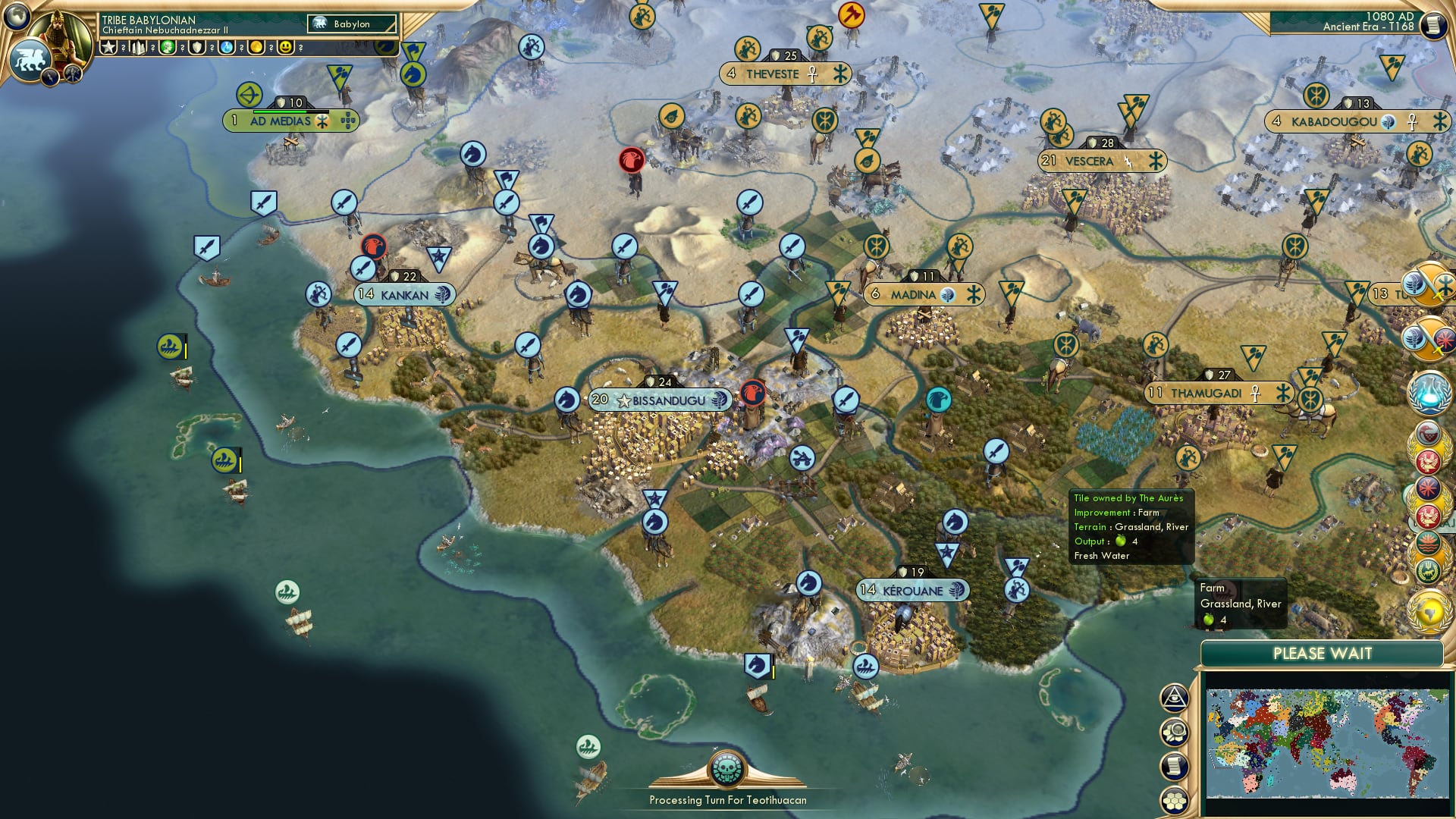Select the Kankan city banner
Image resolution: width=1456 pixels, height=819 pixels.
405,294
